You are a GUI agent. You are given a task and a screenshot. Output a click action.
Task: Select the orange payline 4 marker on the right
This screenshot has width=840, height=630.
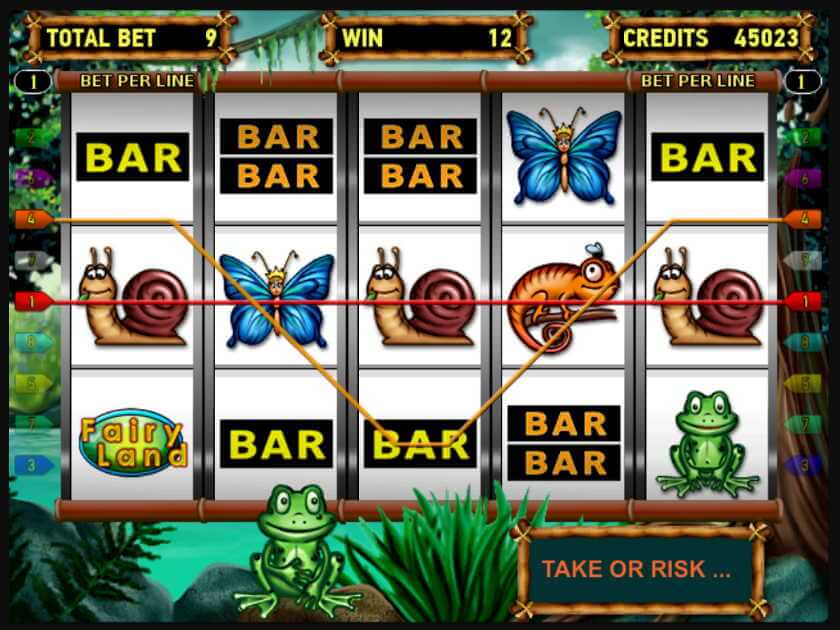(x=804, y=218)
